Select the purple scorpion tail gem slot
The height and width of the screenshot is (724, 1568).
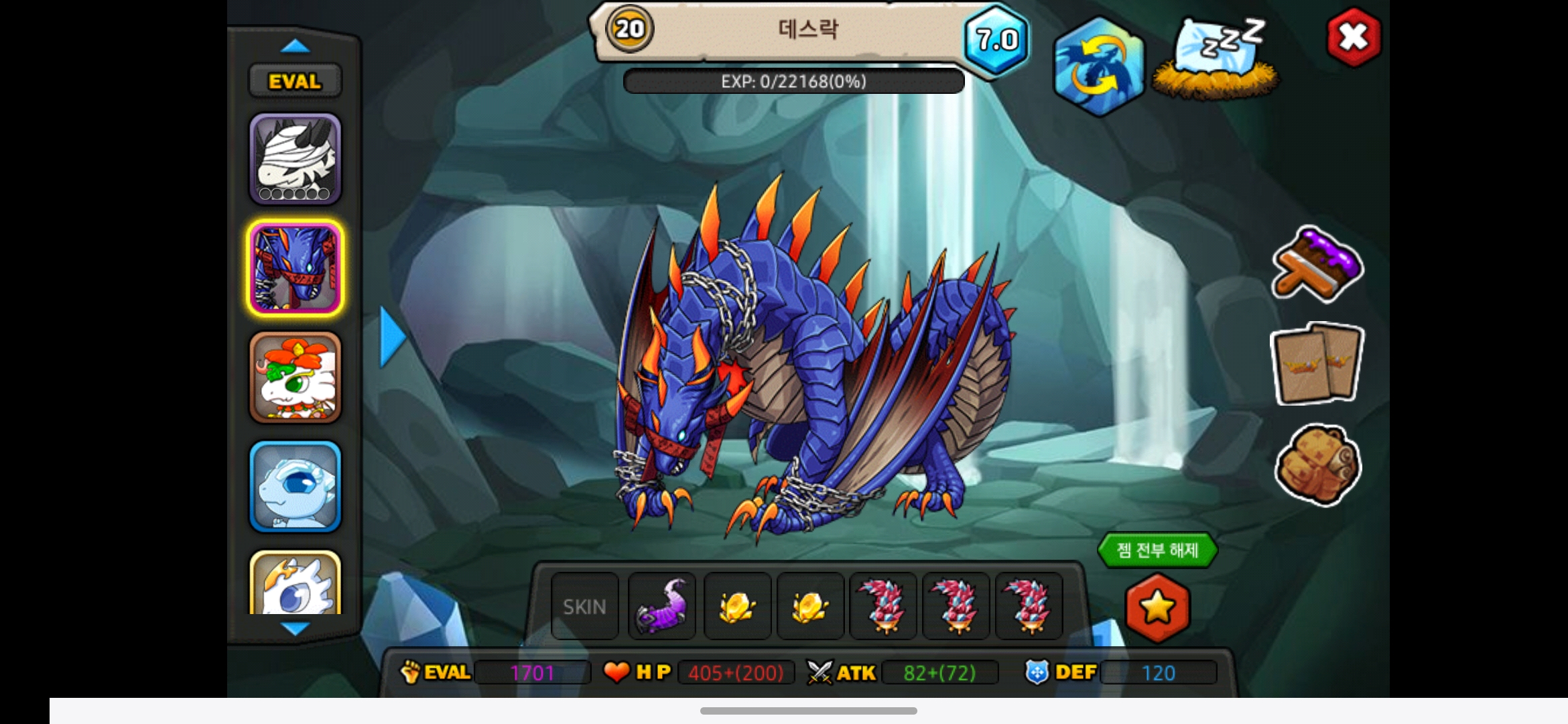pyautogui.click(x=661, y=607)
